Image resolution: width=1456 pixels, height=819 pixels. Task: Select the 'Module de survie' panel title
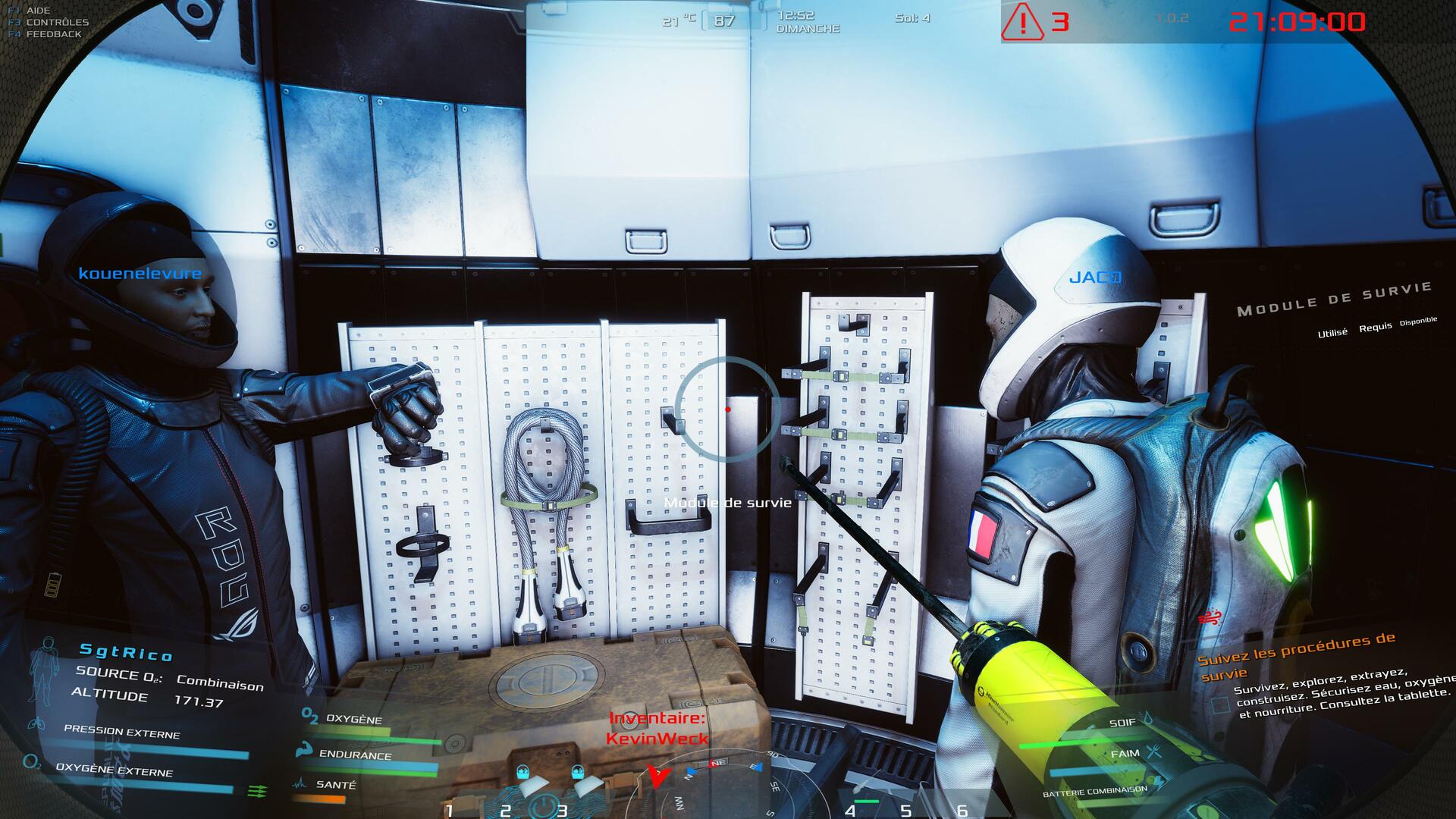[x=1334, y=298]
